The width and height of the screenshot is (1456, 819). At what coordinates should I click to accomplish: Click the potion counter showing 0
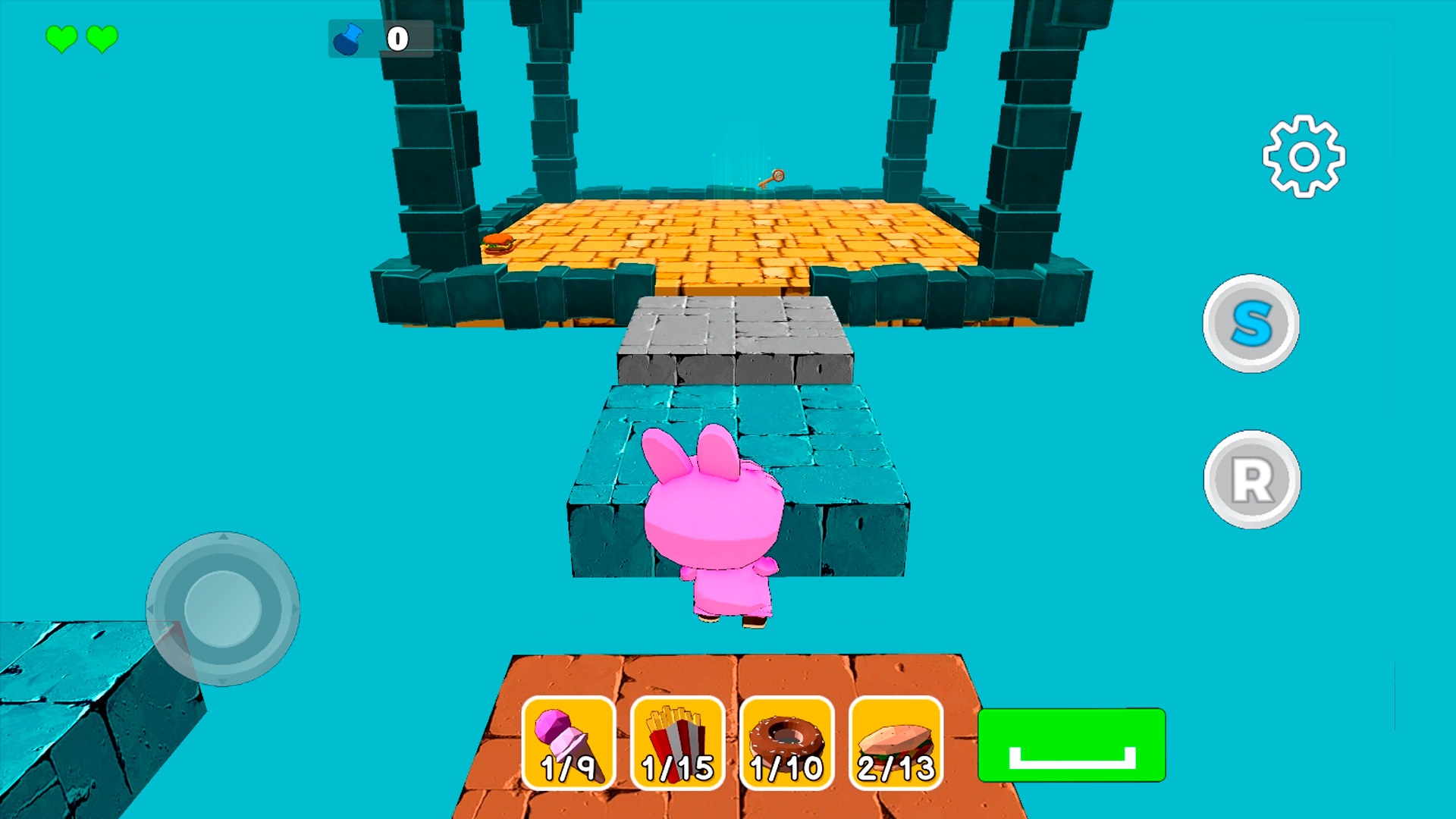point(397,39)
